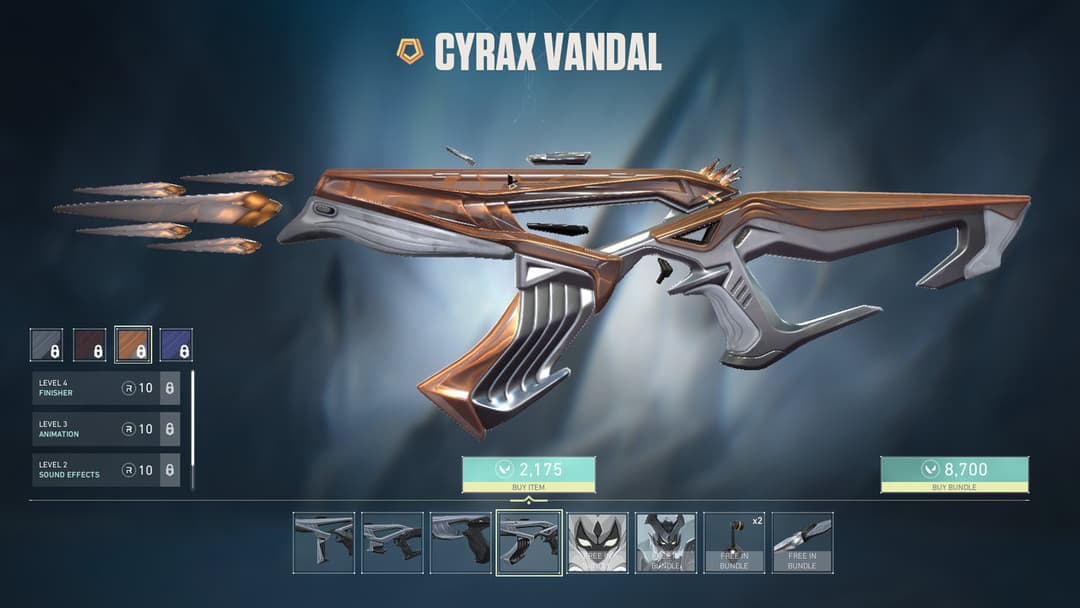
Task: Select the highlighted Vandal bundle thumbnail
Action: point(529,543)
